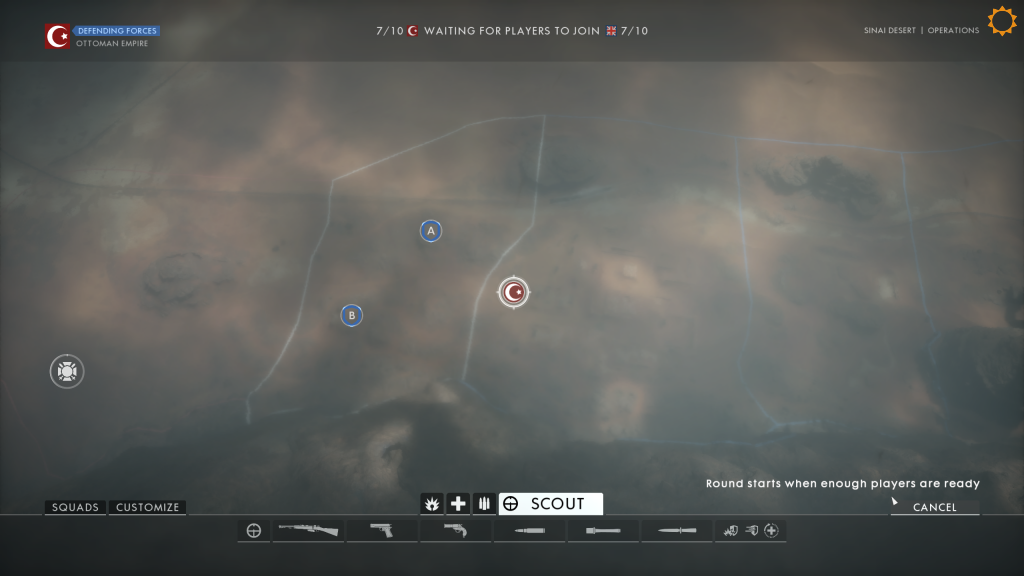Viewport: 1024px width, 576px height.
Task: Switch to the Medic class
Action: coord(458,504)
